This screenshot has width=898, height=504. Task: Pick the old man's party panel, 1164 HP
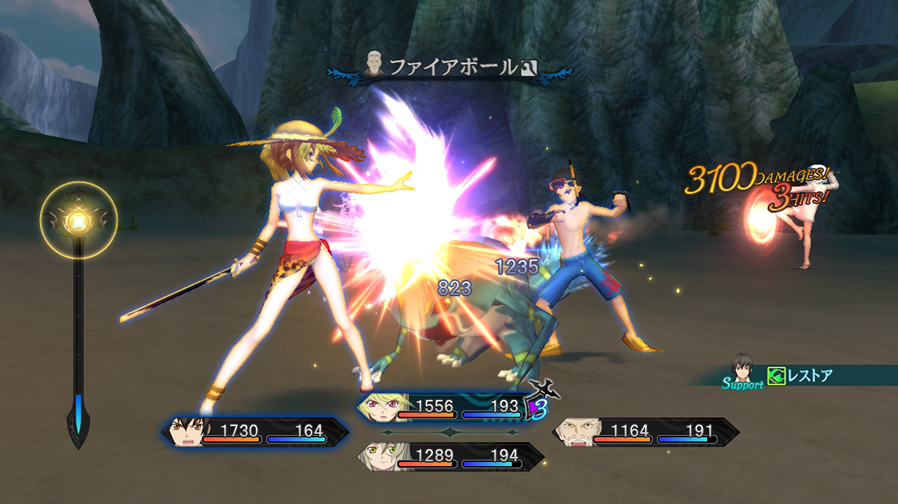(645, 432)
